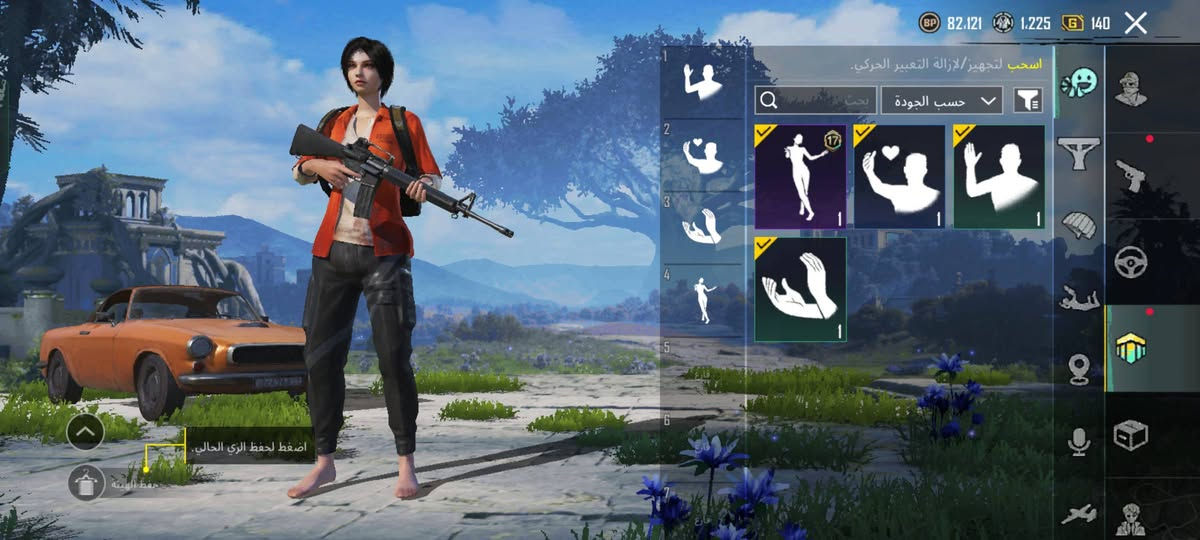
Task: Switch to the steering wheel vehicles tab
Action: coord(1130,262)
